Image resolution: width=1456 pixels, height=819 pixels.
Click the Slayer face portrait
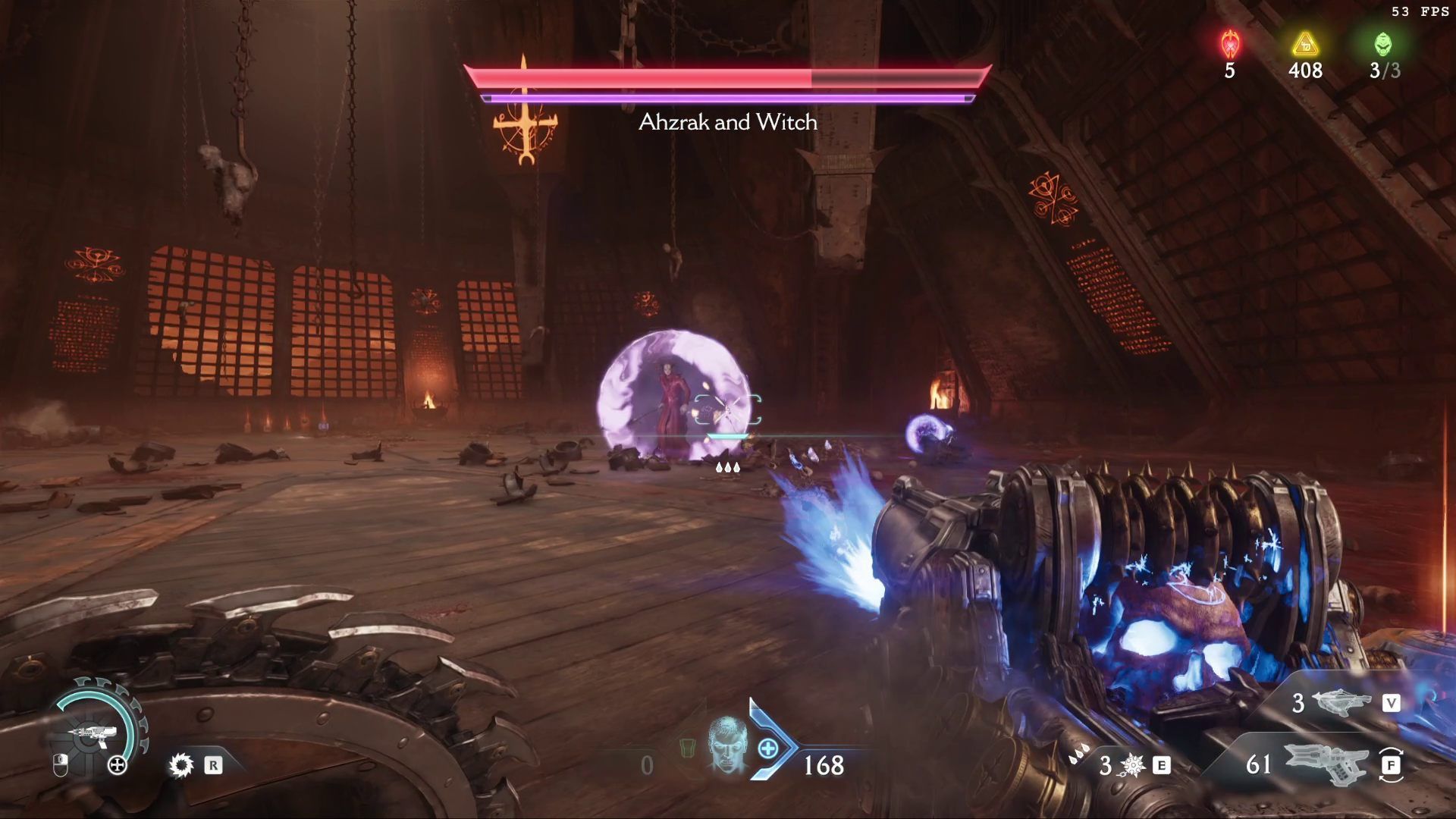pos(726,745)
